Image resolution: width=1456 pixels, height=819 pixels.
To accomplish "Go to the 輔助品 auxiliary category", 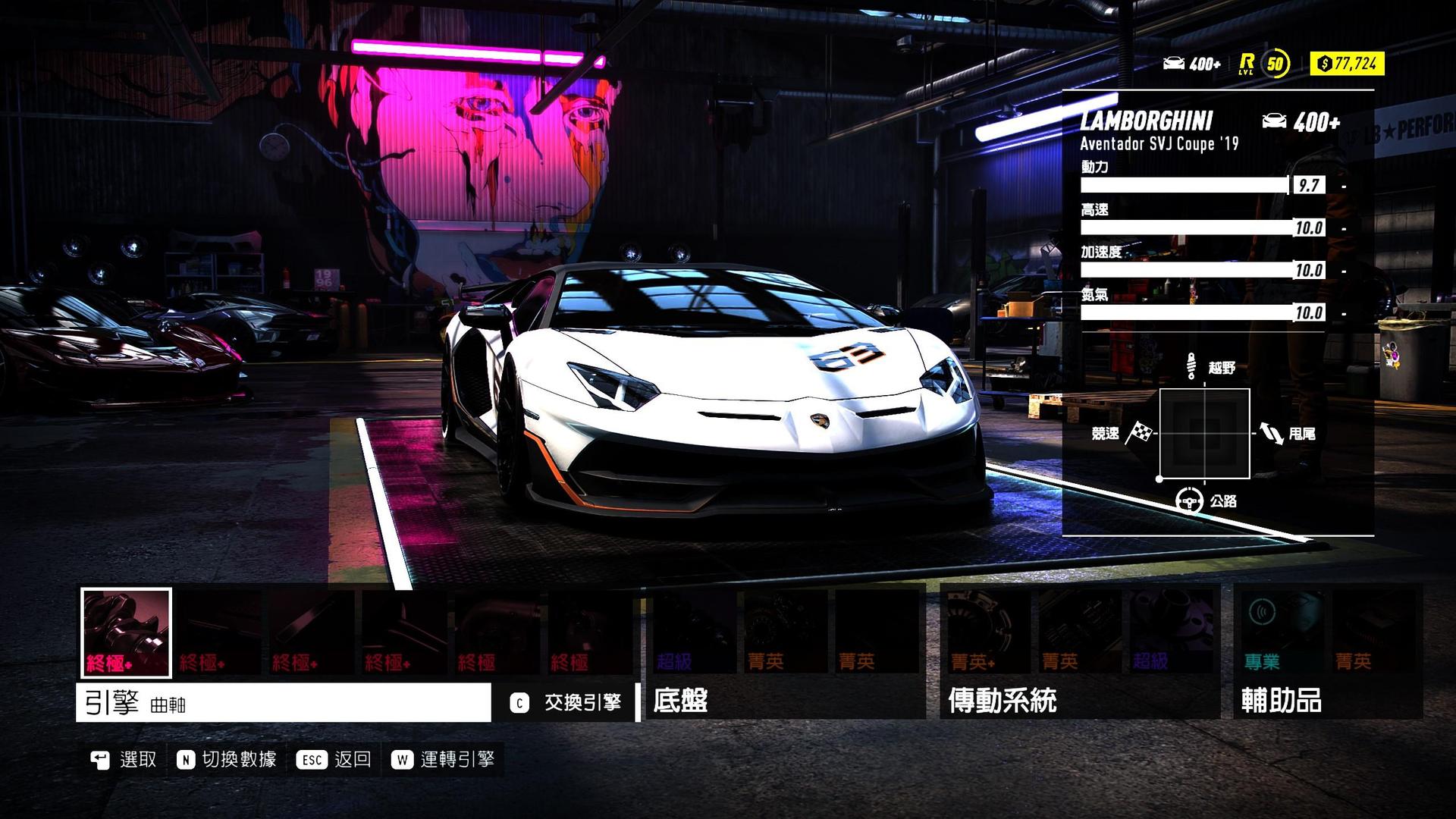I will [x=1281, y=701].
